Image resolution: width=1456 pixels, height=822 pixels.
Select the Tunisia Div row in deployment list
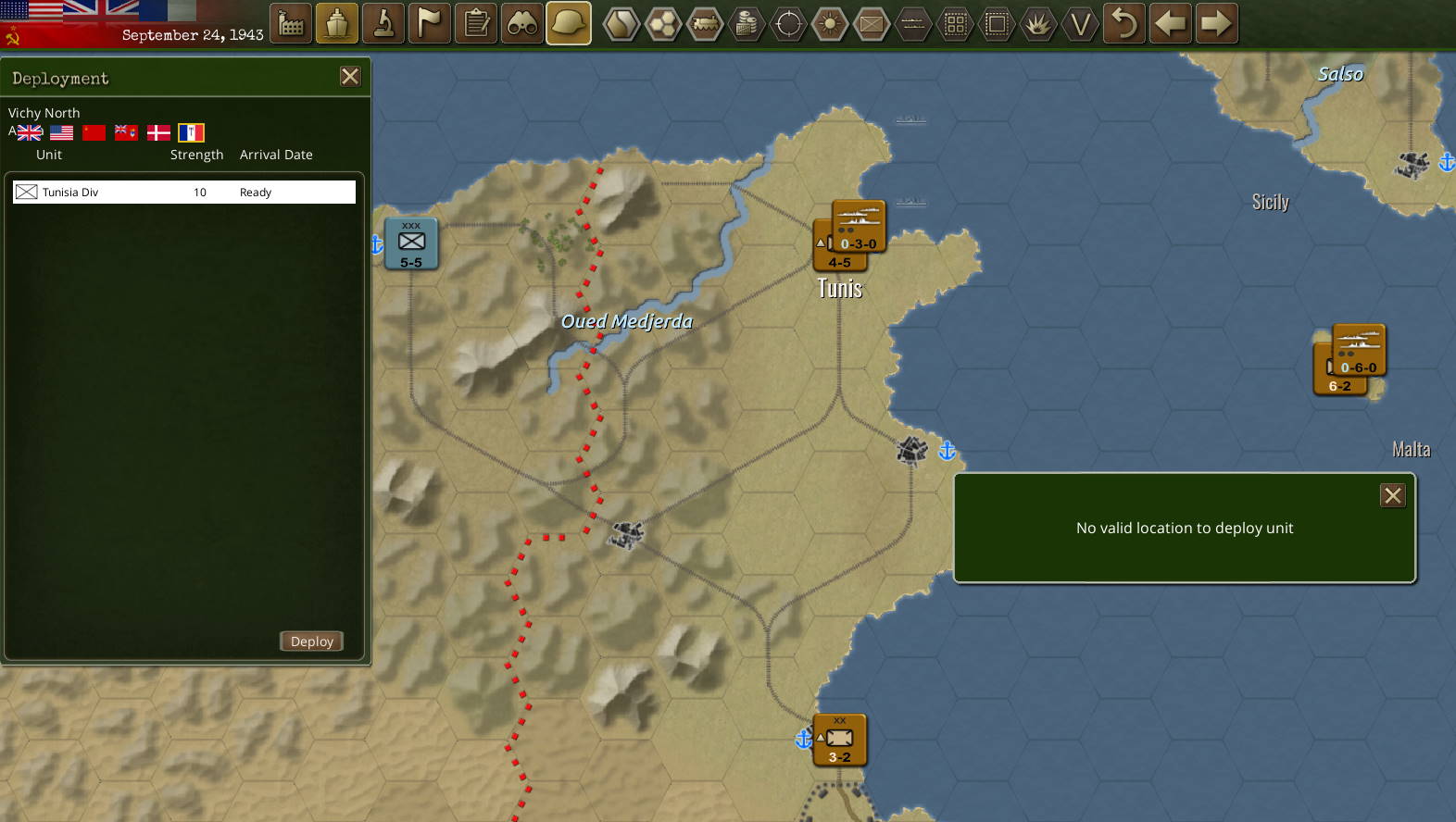pyautogui.click(x=182, y=192)
